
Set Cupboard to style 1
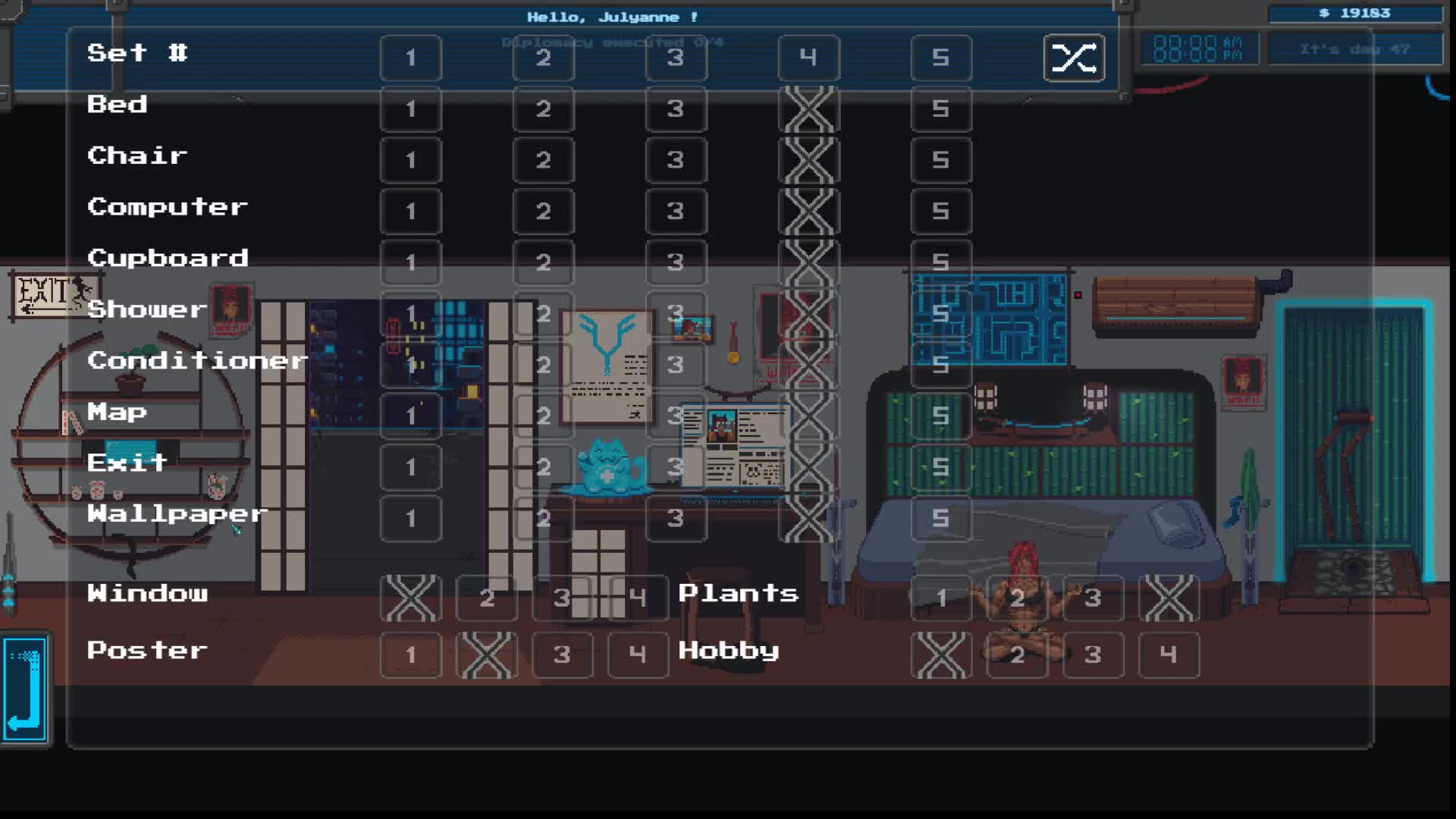pos(410,262)
